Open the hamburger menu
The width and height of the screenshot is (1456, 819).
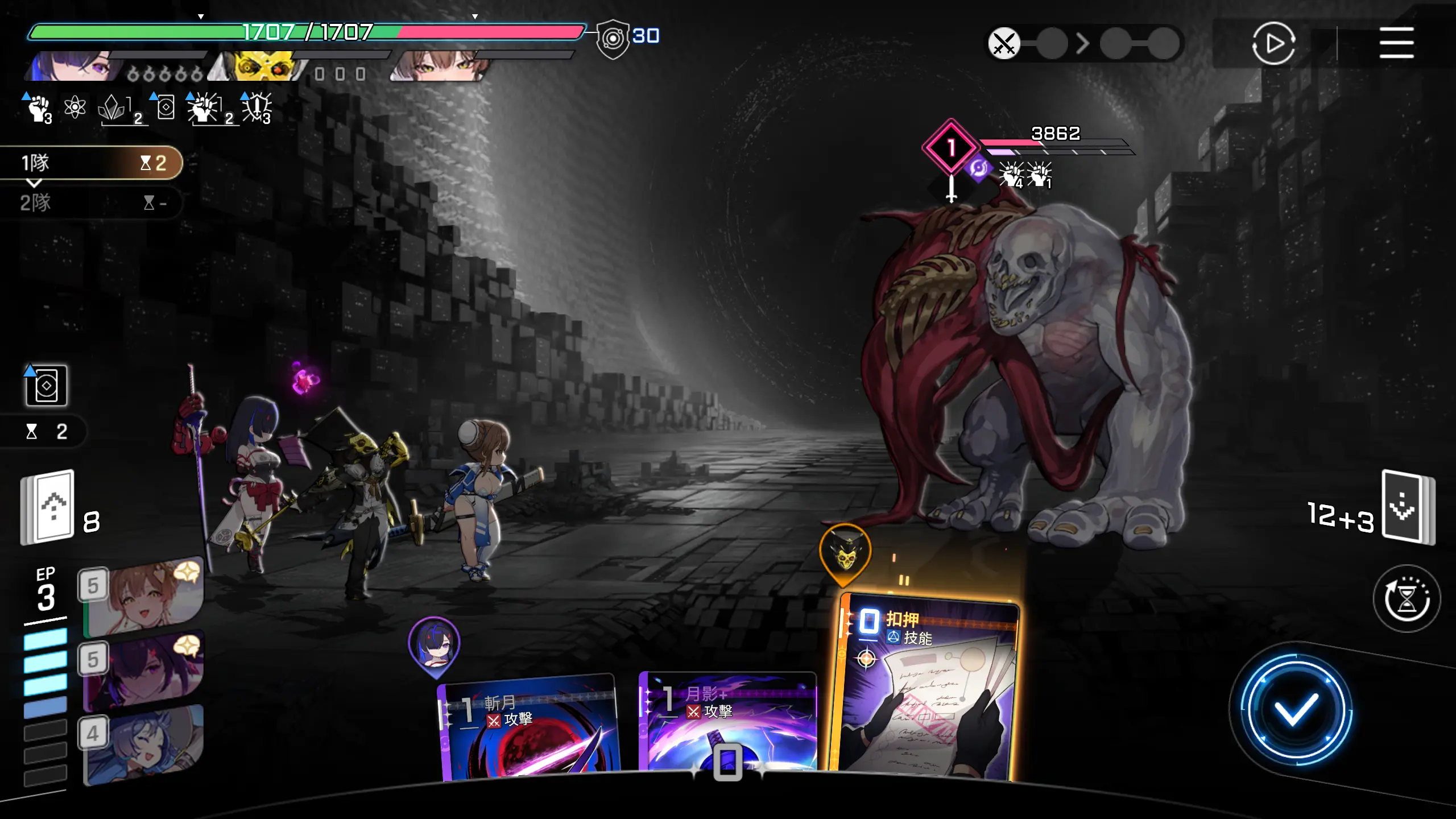1396,43
